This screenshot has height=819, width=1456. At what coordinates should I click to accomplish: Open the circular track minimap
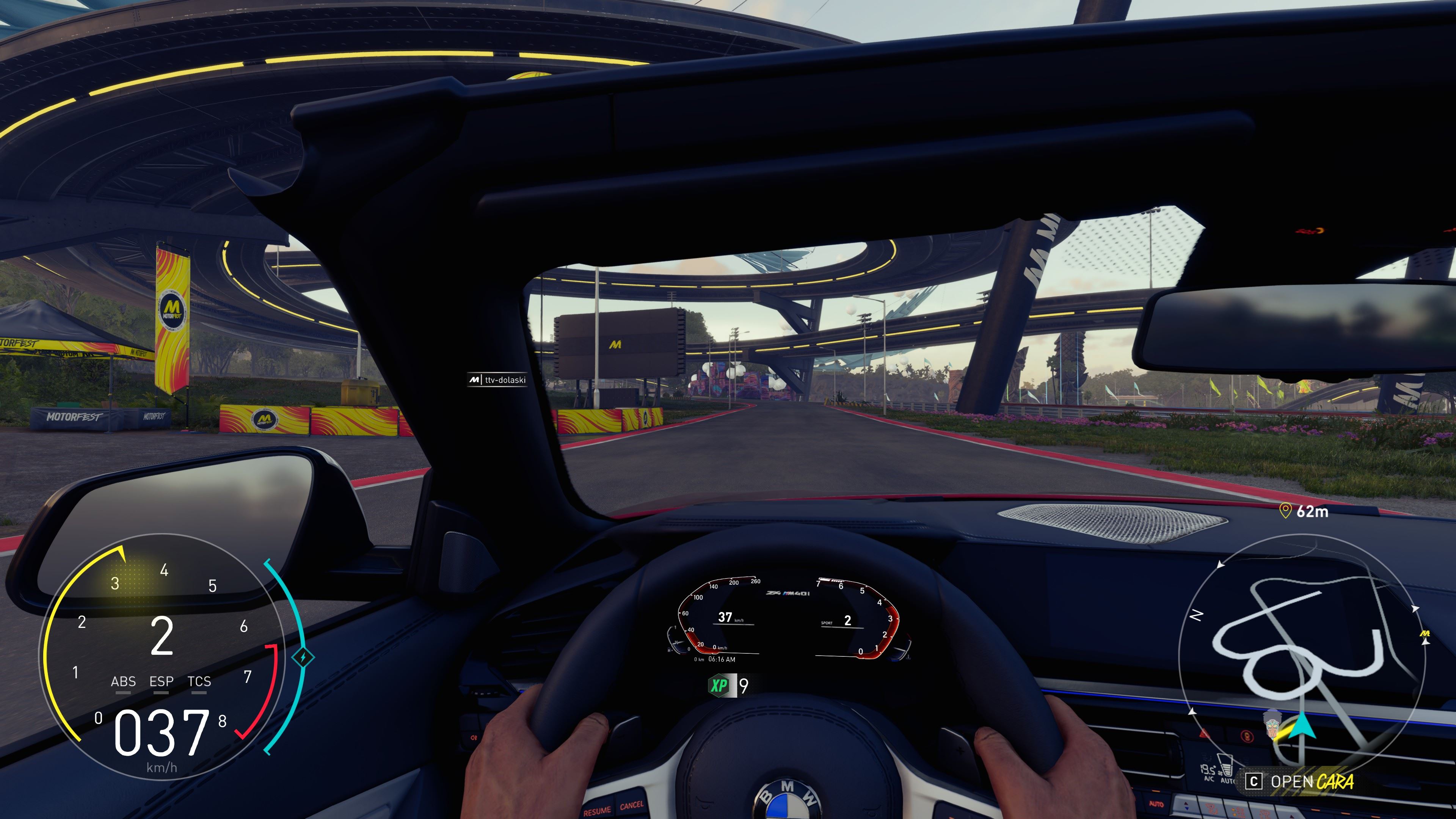(x=1301, y=656)
